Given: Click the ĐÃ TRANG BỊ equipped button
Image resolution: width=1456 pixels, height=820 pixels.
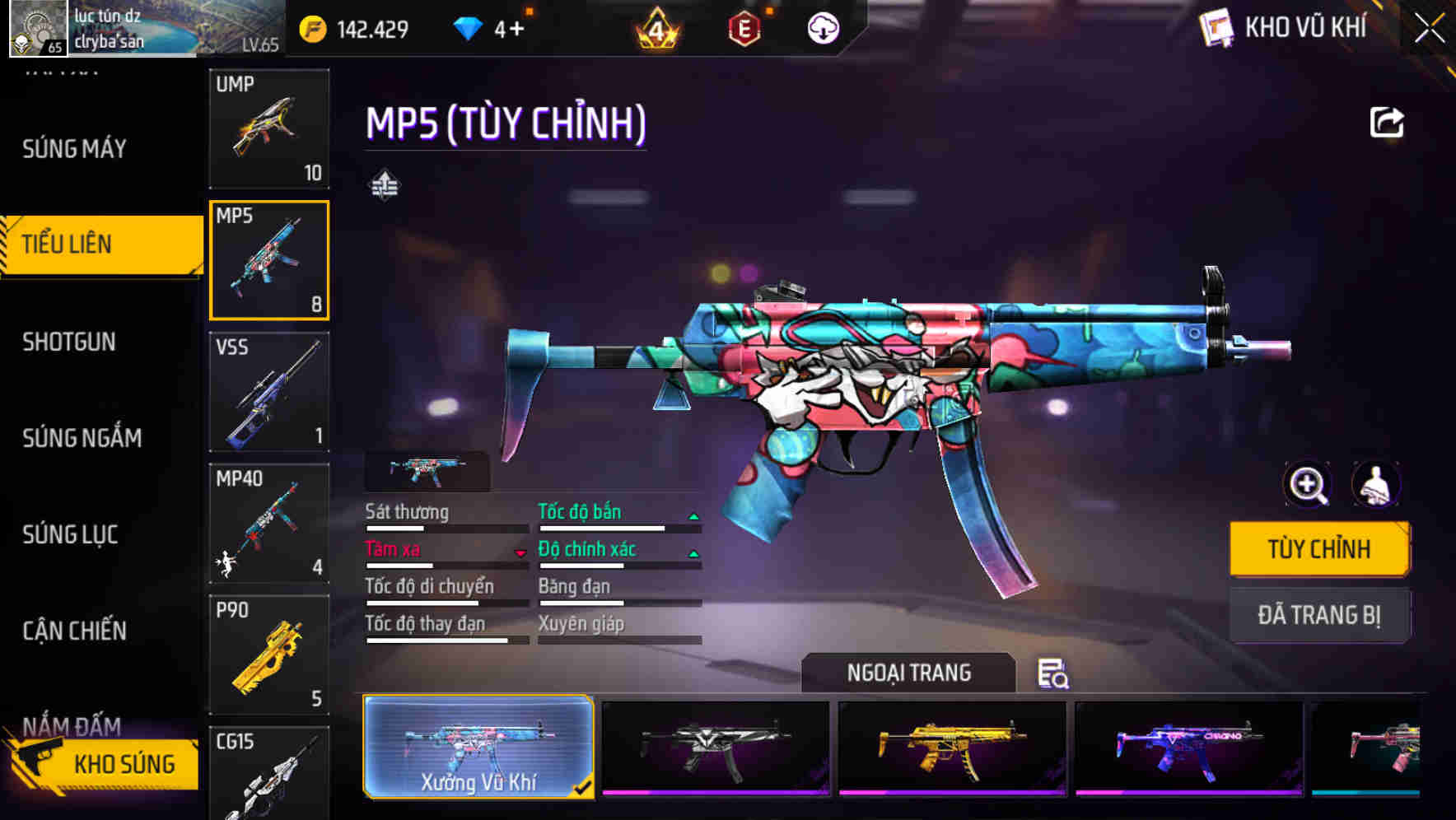Looking at the screenshot, I should (1318, 615).
